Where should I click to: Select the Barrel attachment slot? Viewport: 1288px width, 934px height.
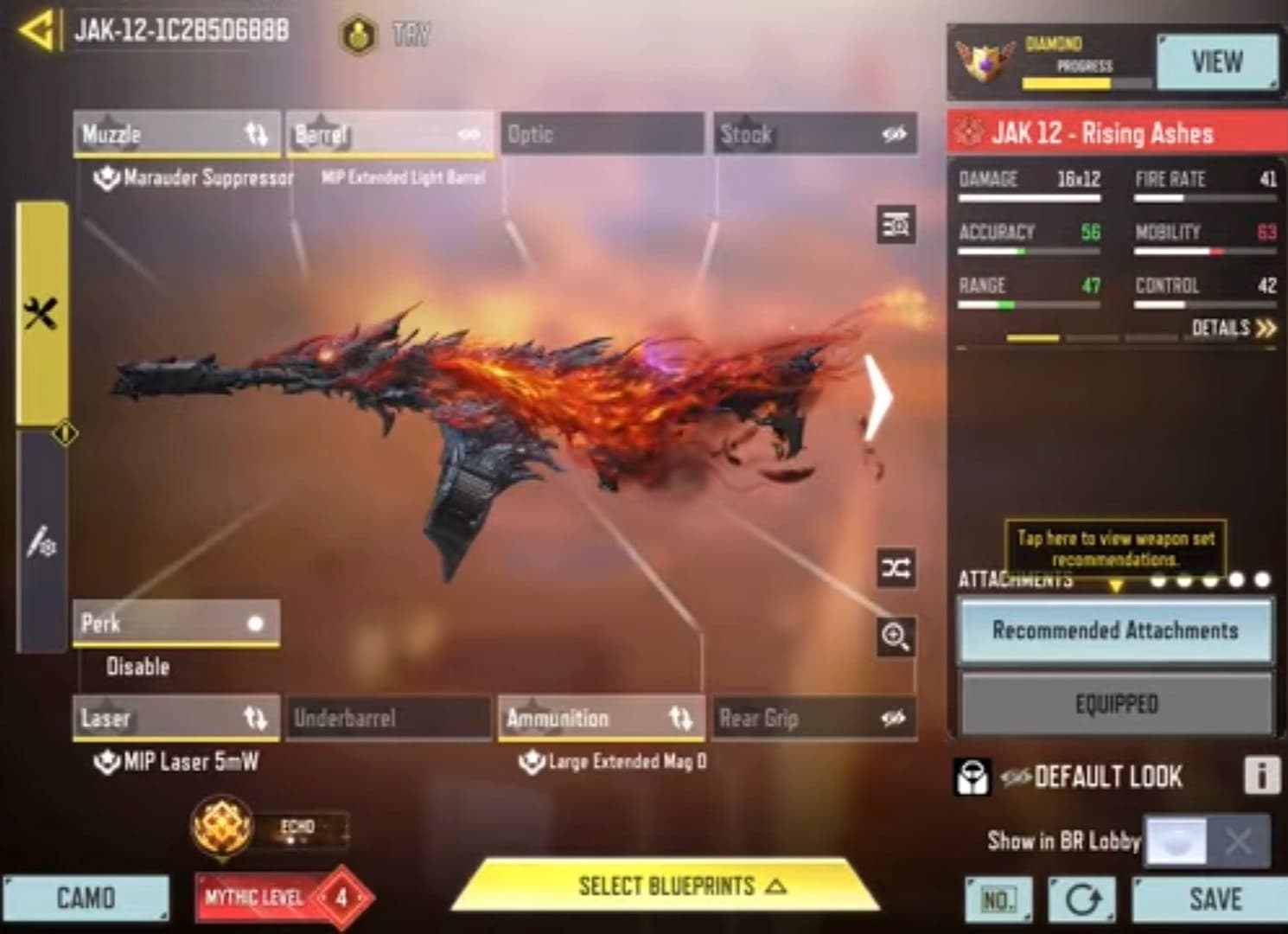[x=389, y=134]
